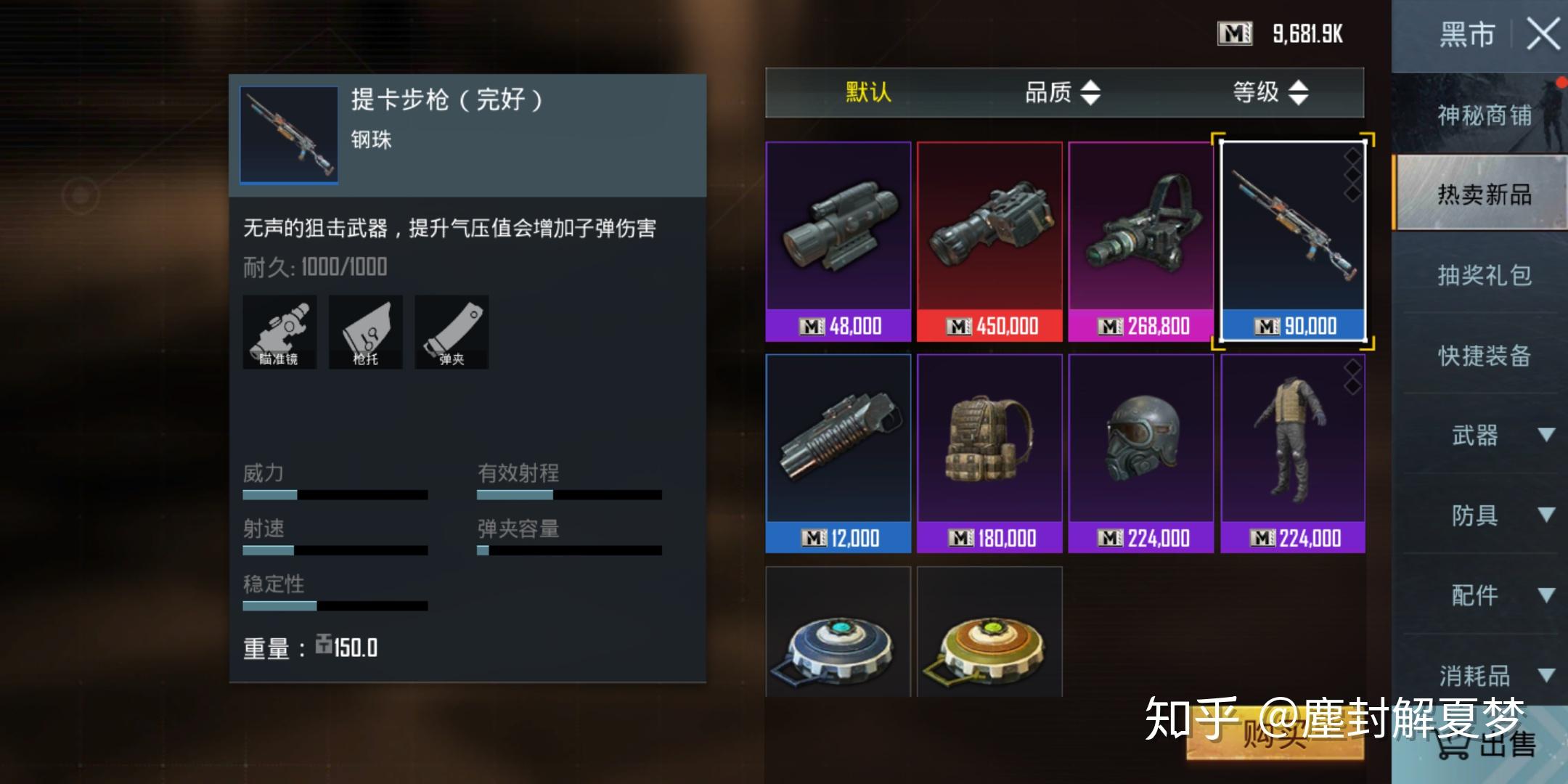Select the 枪托 attachment slot icon

click(x=365, y=332)
